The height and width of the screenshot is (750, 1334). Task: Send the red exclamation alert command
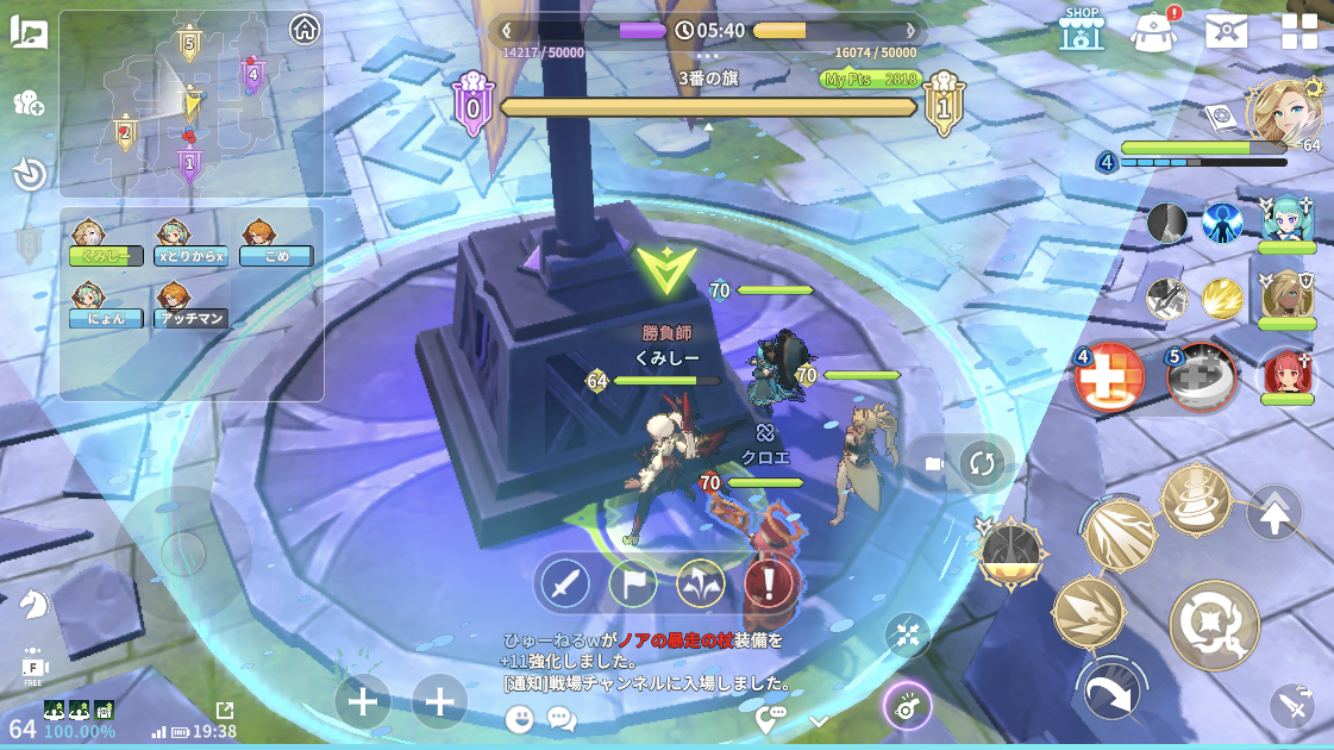pos(770,584)
